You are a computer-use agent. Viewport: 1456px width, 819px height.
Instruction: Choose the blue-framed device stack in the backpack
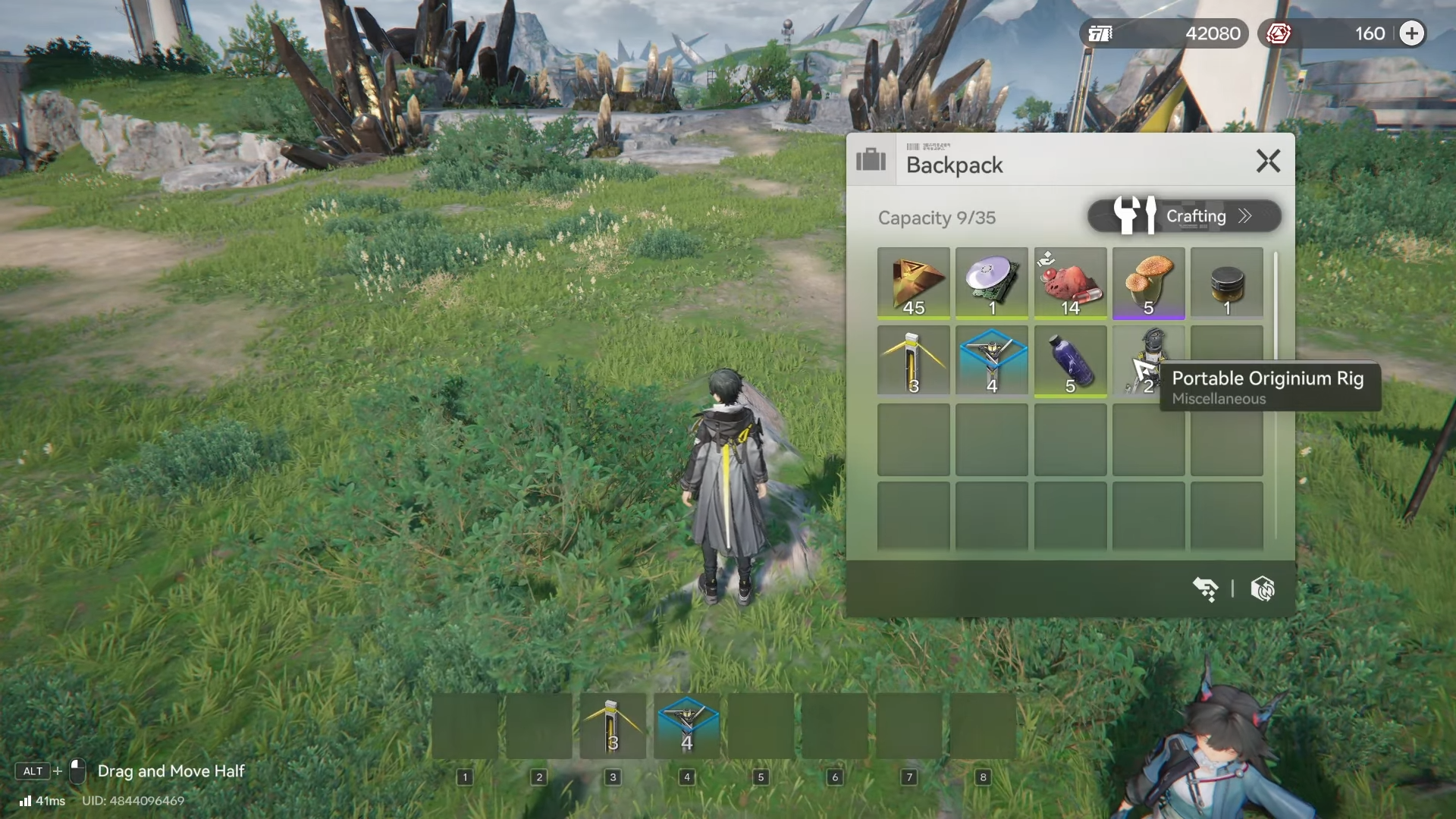(992, 361)
